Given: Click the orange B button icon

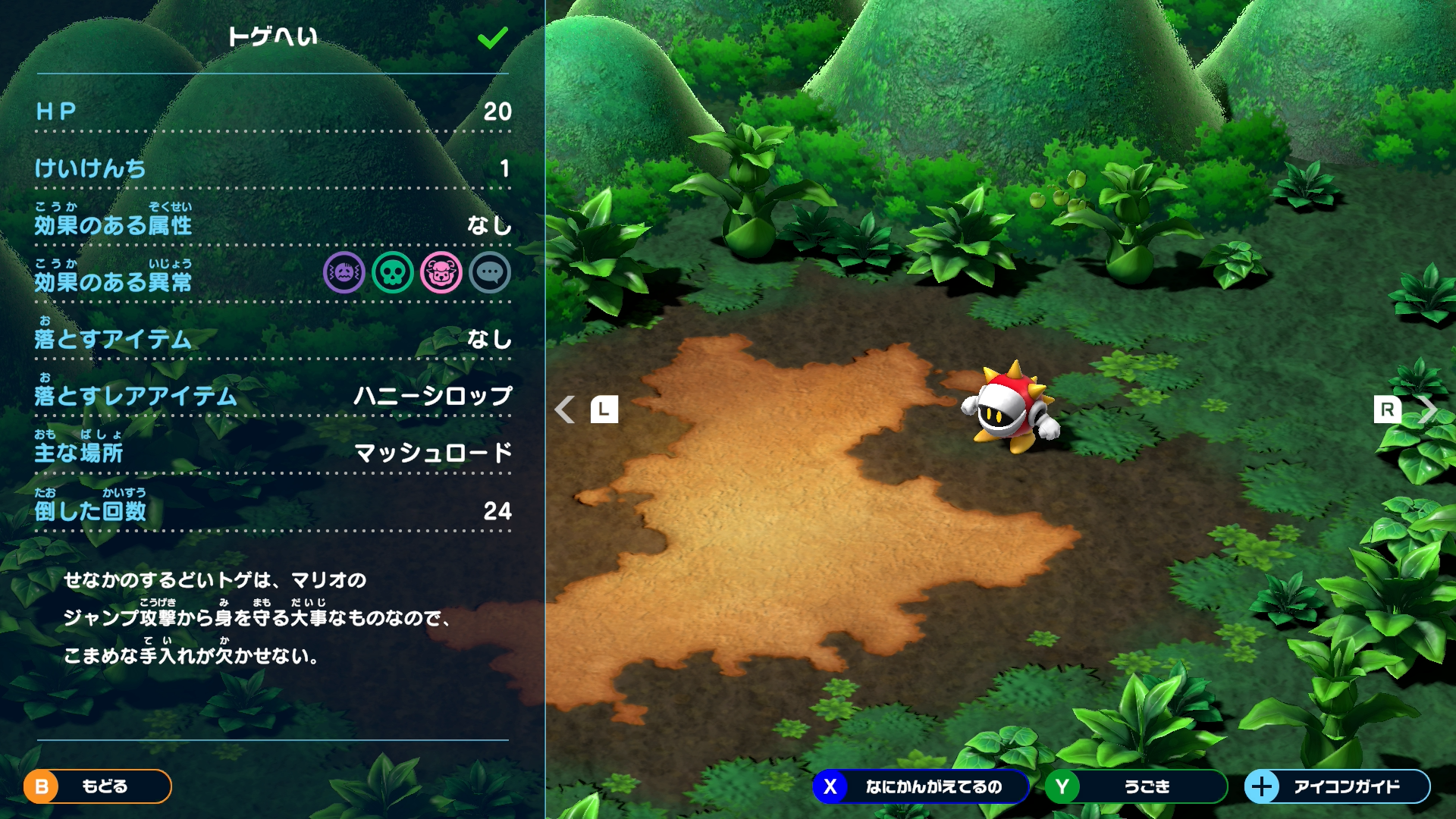Looking at the screenshot, I should [x=39, y=787].
